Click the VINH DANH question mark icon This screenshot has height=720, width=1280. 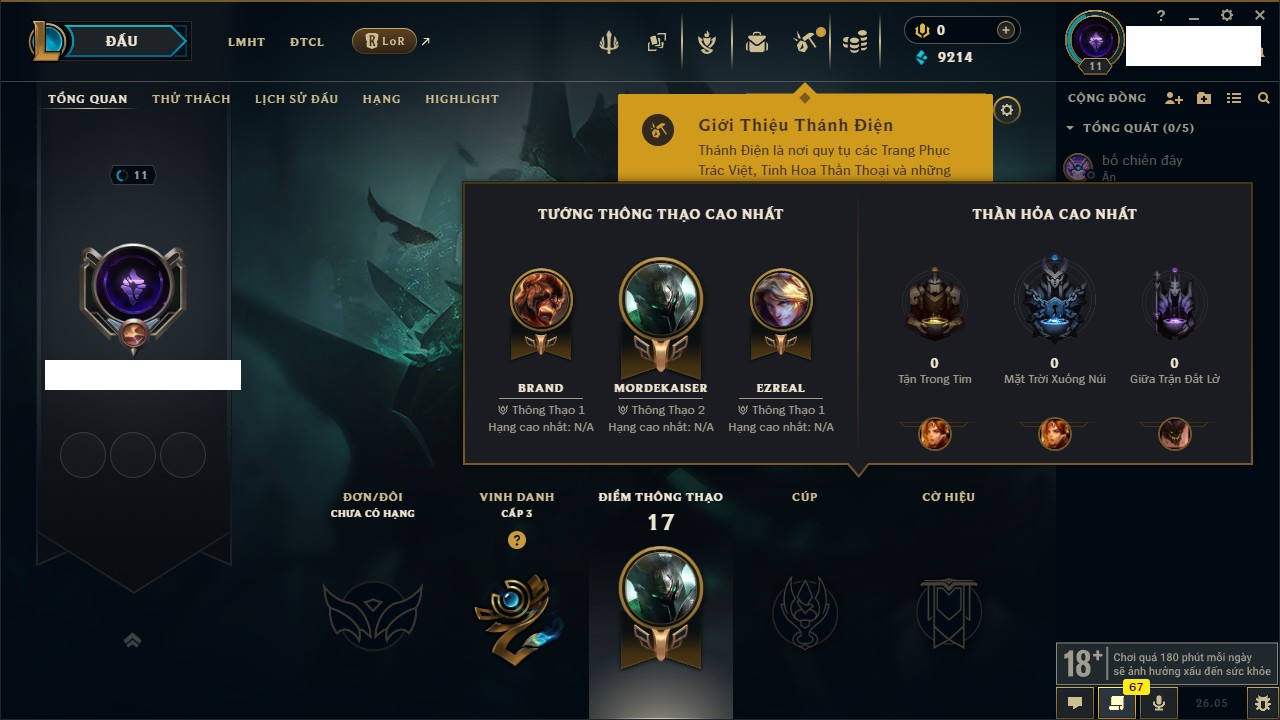[516, 540]
